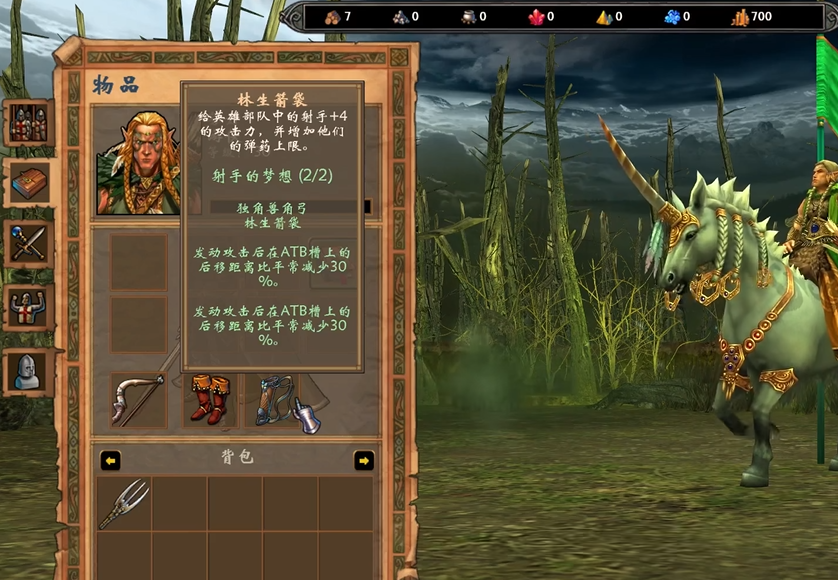Open the army troops tab
Viewport: 838px width, 580px height.
coord(27,122)
